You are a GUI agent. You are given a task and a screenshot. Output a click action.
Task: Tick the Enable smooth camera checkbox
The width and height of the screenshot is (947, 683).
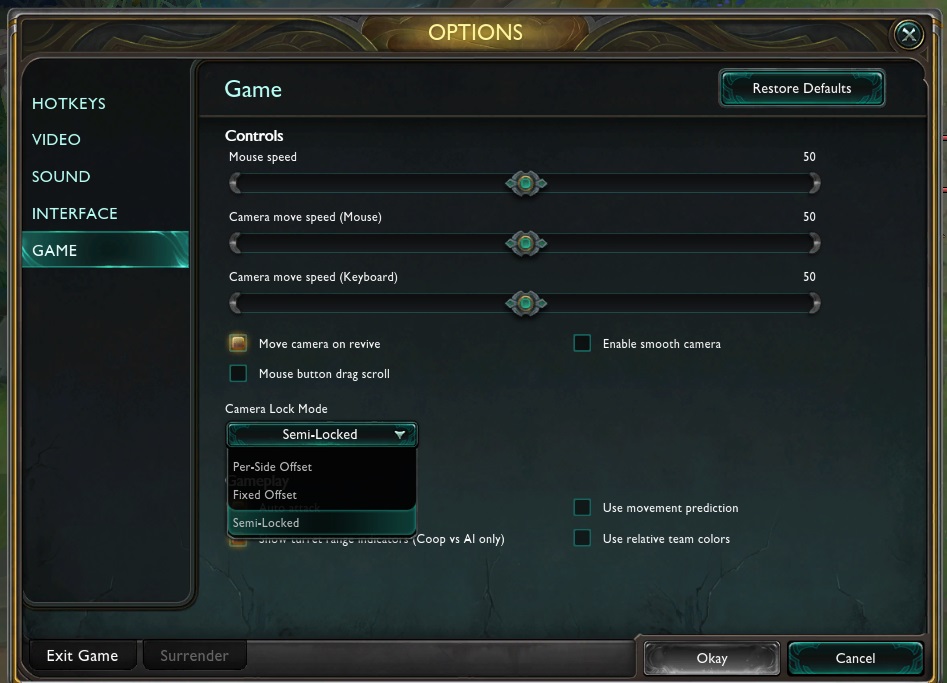[582, 344]
